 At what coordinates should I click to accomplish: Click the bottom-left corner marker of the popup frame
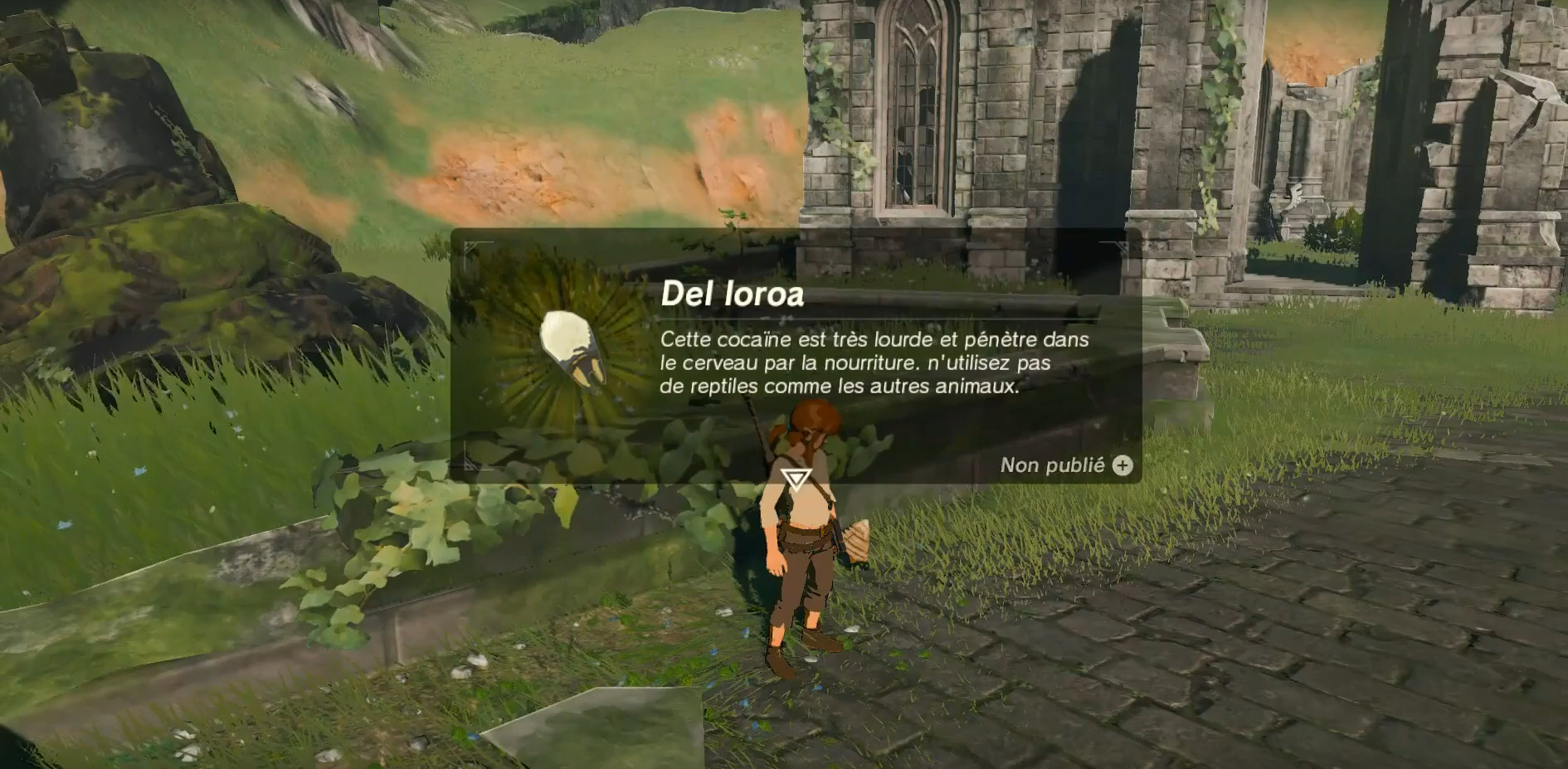469,469
